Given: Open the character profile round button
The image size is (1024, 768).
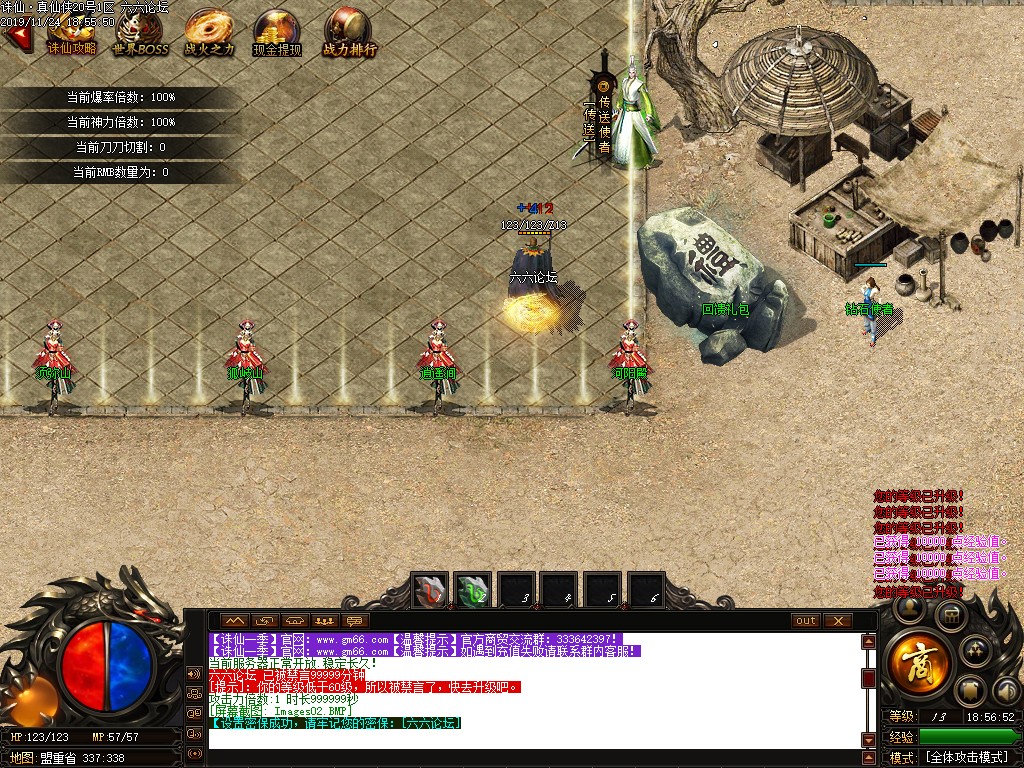Looking at the screenshot, I should (x=910, y=607).
